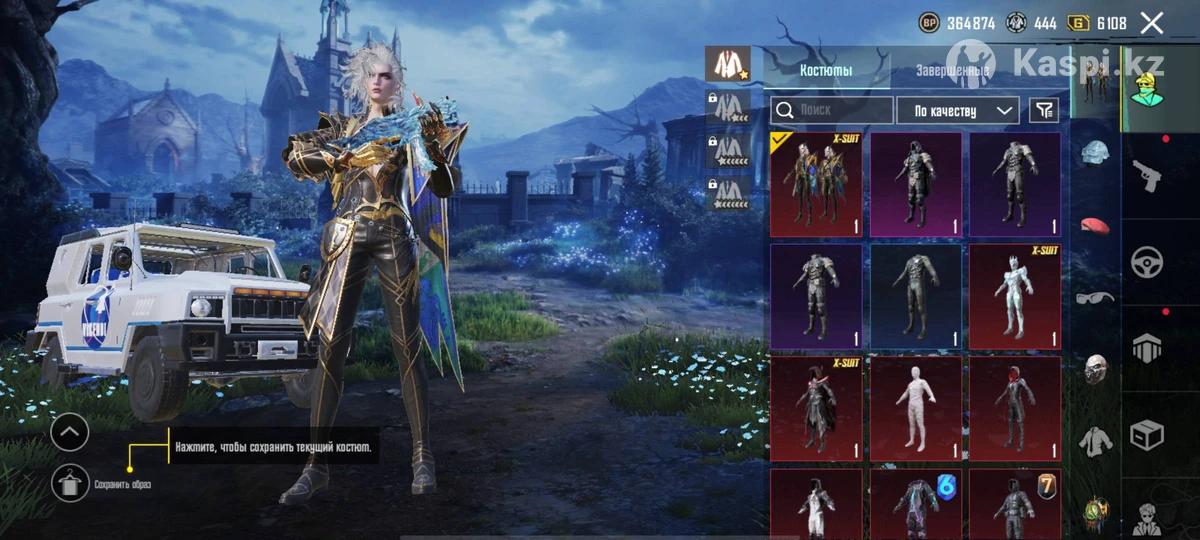Save look with Сохранить образ hanger button
The width and height of the screenshot is (1200, 540).
tap(70, 484)
